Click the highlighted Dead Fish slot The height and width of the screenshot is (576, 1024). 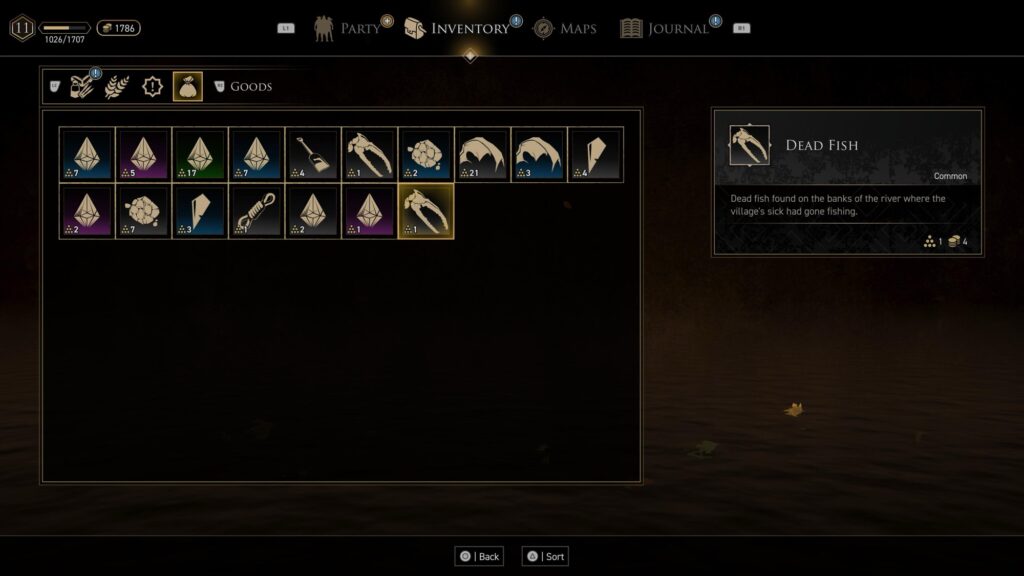[426, 211]
